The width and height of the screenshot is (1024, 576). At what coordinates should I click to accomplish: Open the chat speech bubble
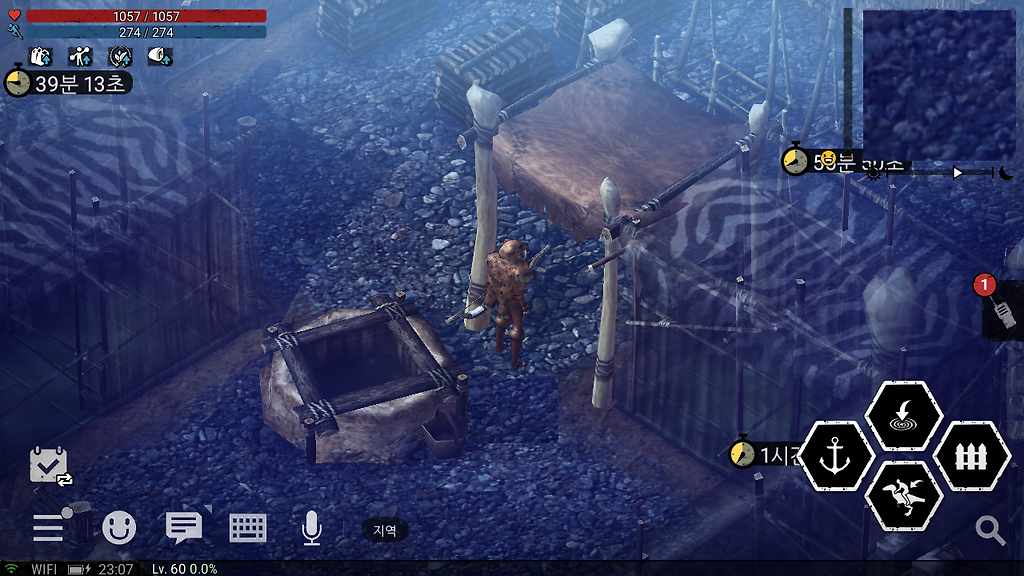(184, 527)
